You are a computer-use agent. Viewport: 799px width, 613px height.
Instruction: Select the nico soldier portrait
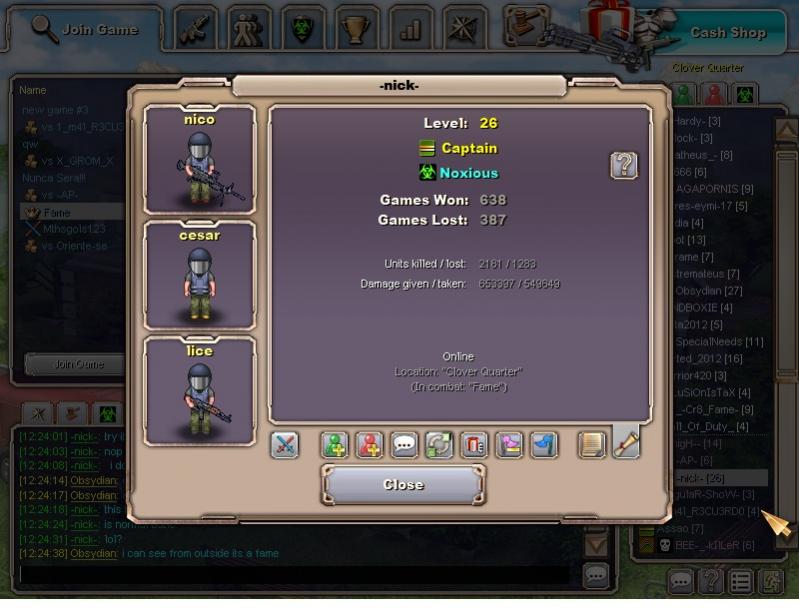pos(200,159)
